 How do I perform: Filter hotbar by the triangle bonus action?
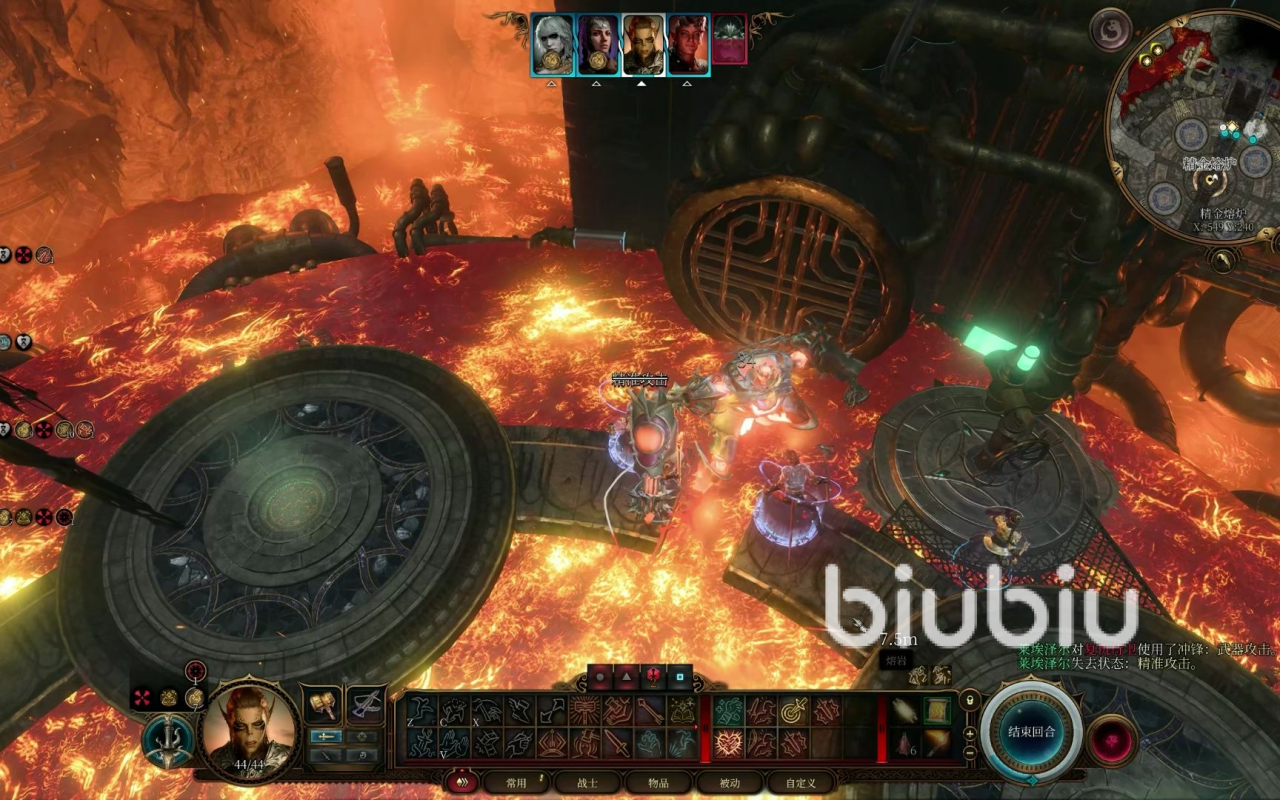626,677
